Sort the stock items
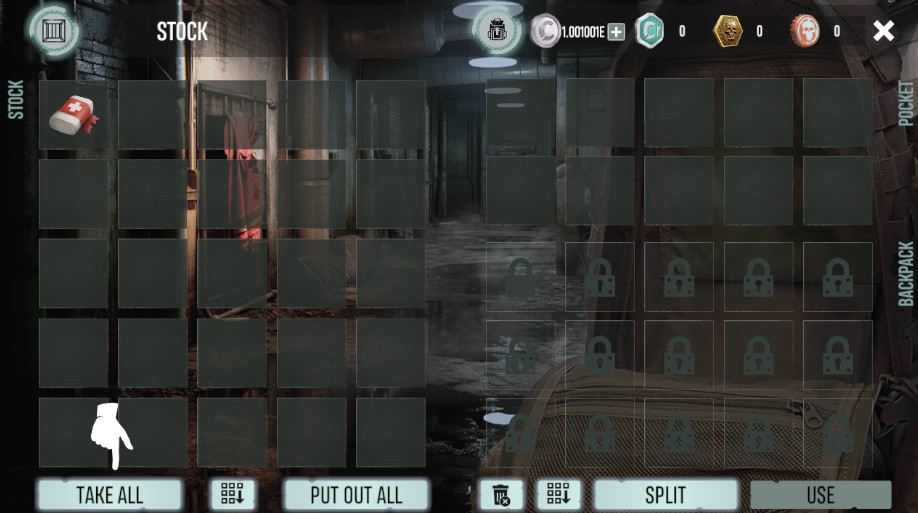Screen dimensions: 918x513 pyautogui.click(x=232, y=494)
